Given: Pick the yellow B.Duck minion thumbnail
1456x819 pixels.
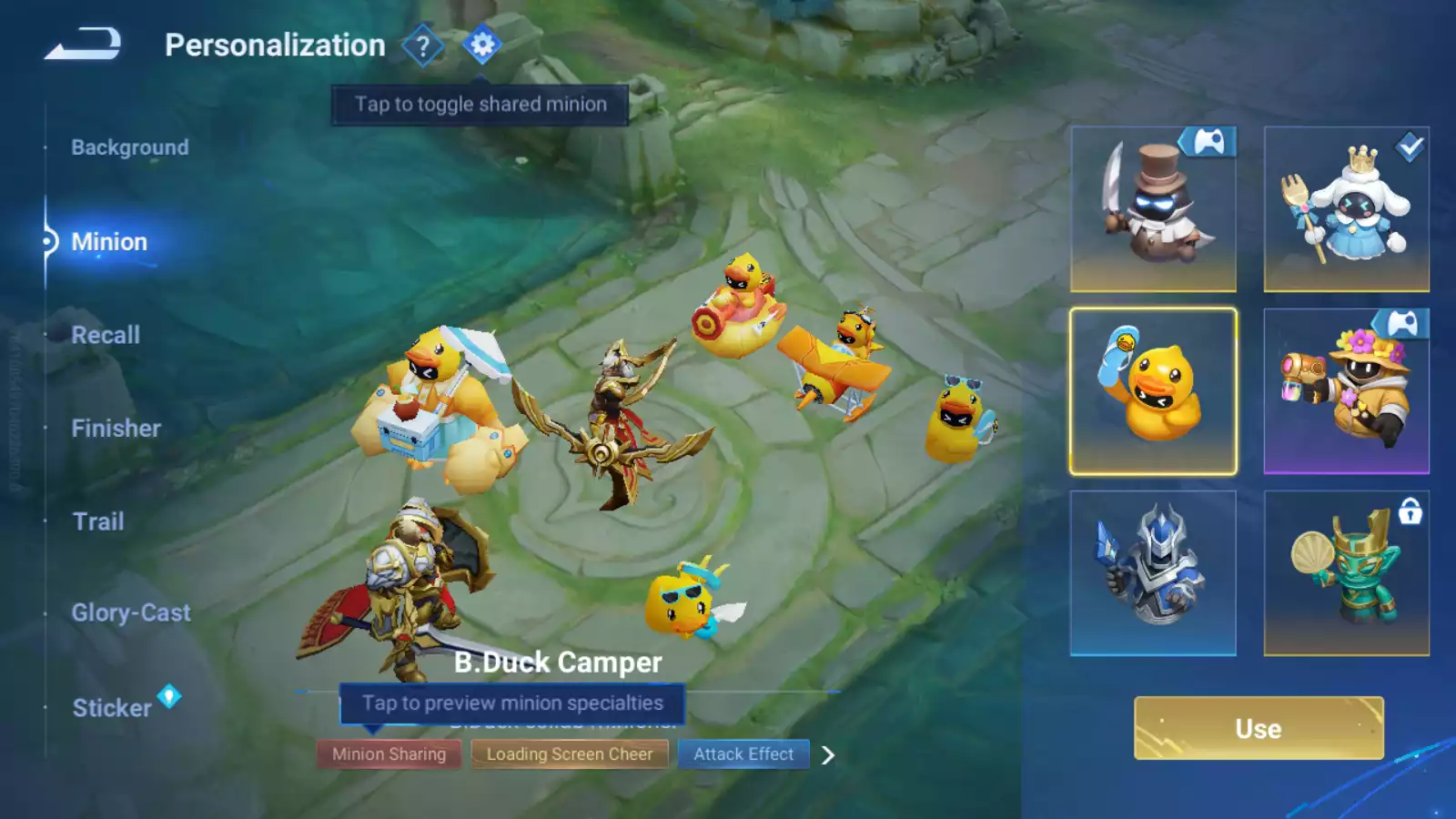Looking at the screenshot, I should [x=1153, y=391].
